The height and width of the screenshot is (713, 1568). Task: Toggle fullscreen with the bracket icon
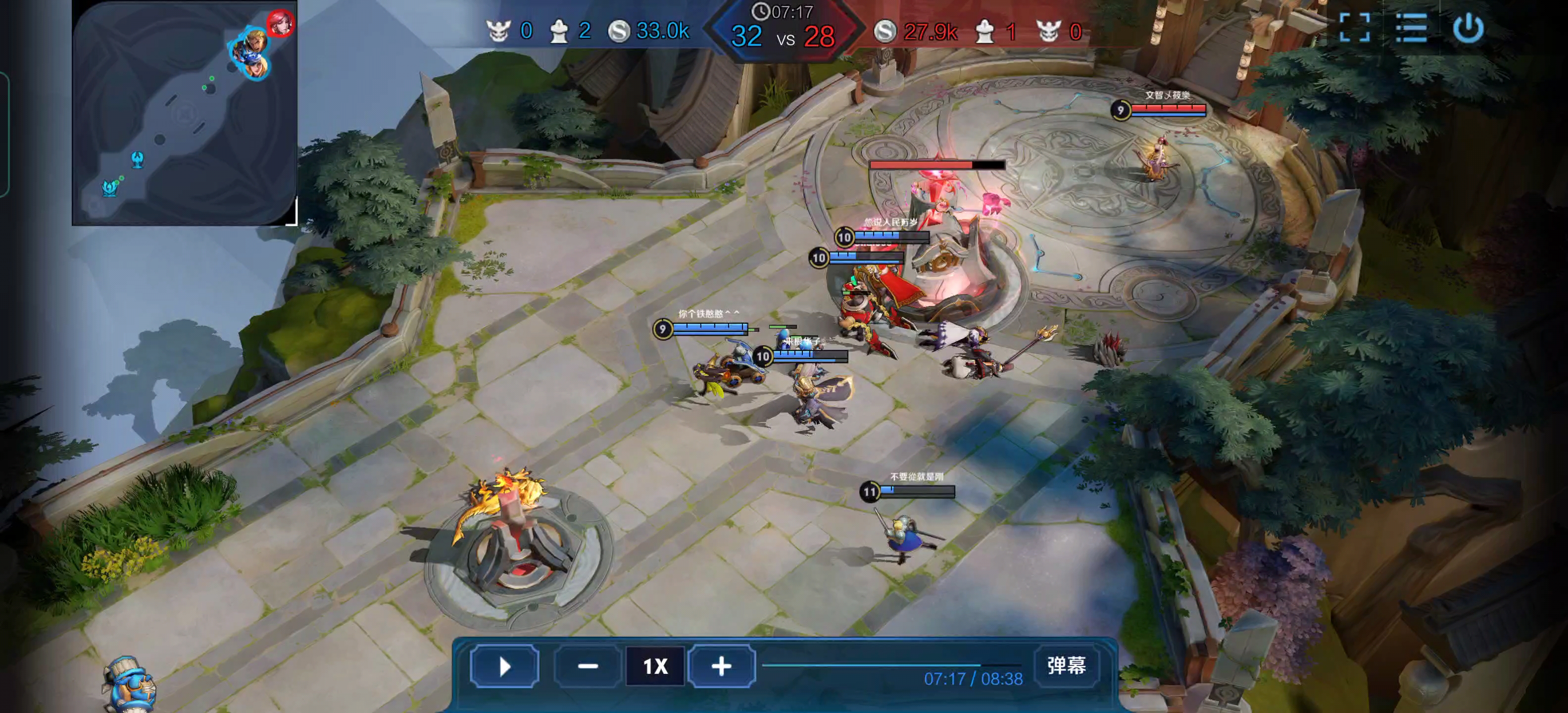pyautogui.click(x=1355, y=28)
